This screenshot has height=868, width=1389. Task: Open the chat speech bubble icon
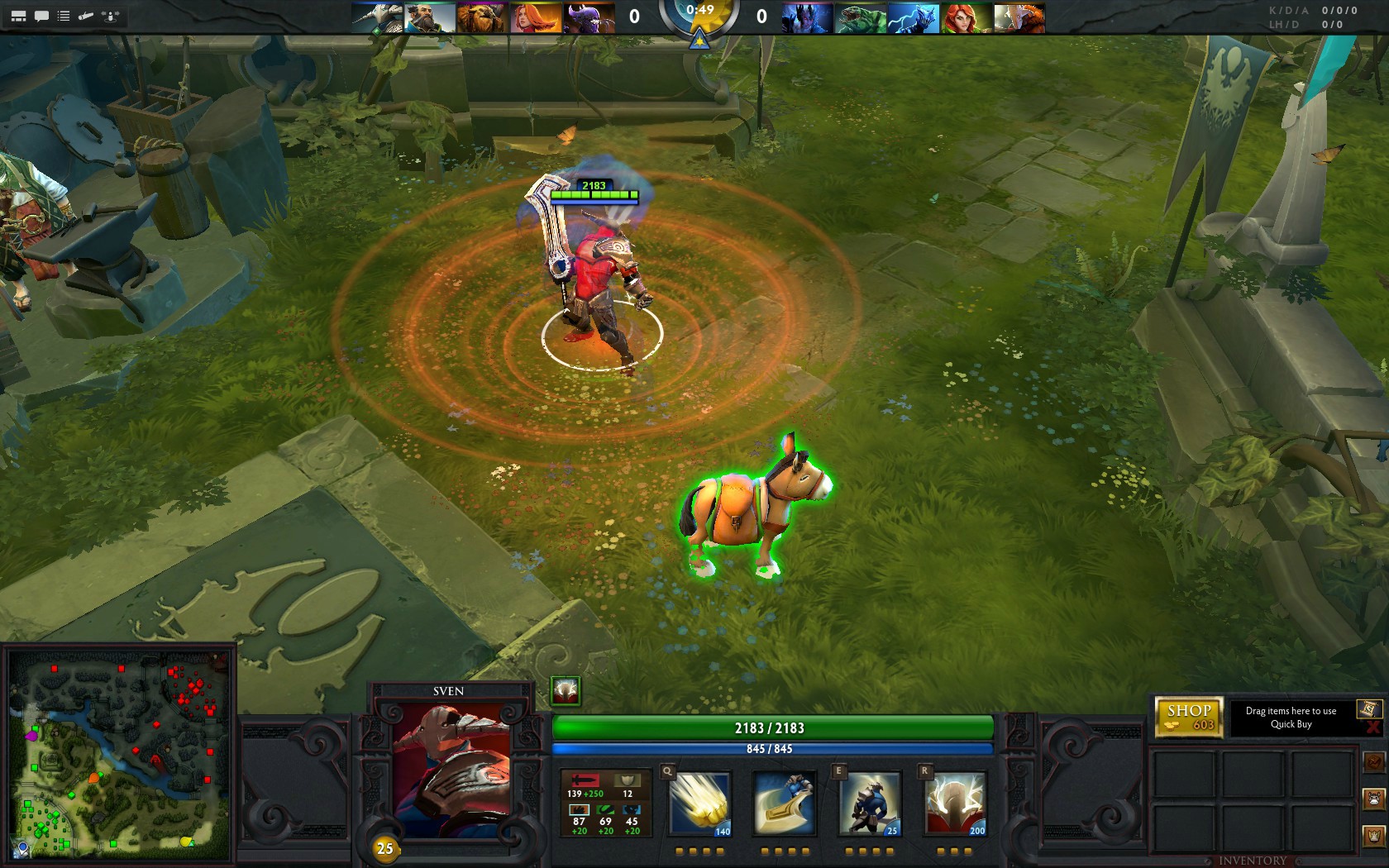coord(41,16)
